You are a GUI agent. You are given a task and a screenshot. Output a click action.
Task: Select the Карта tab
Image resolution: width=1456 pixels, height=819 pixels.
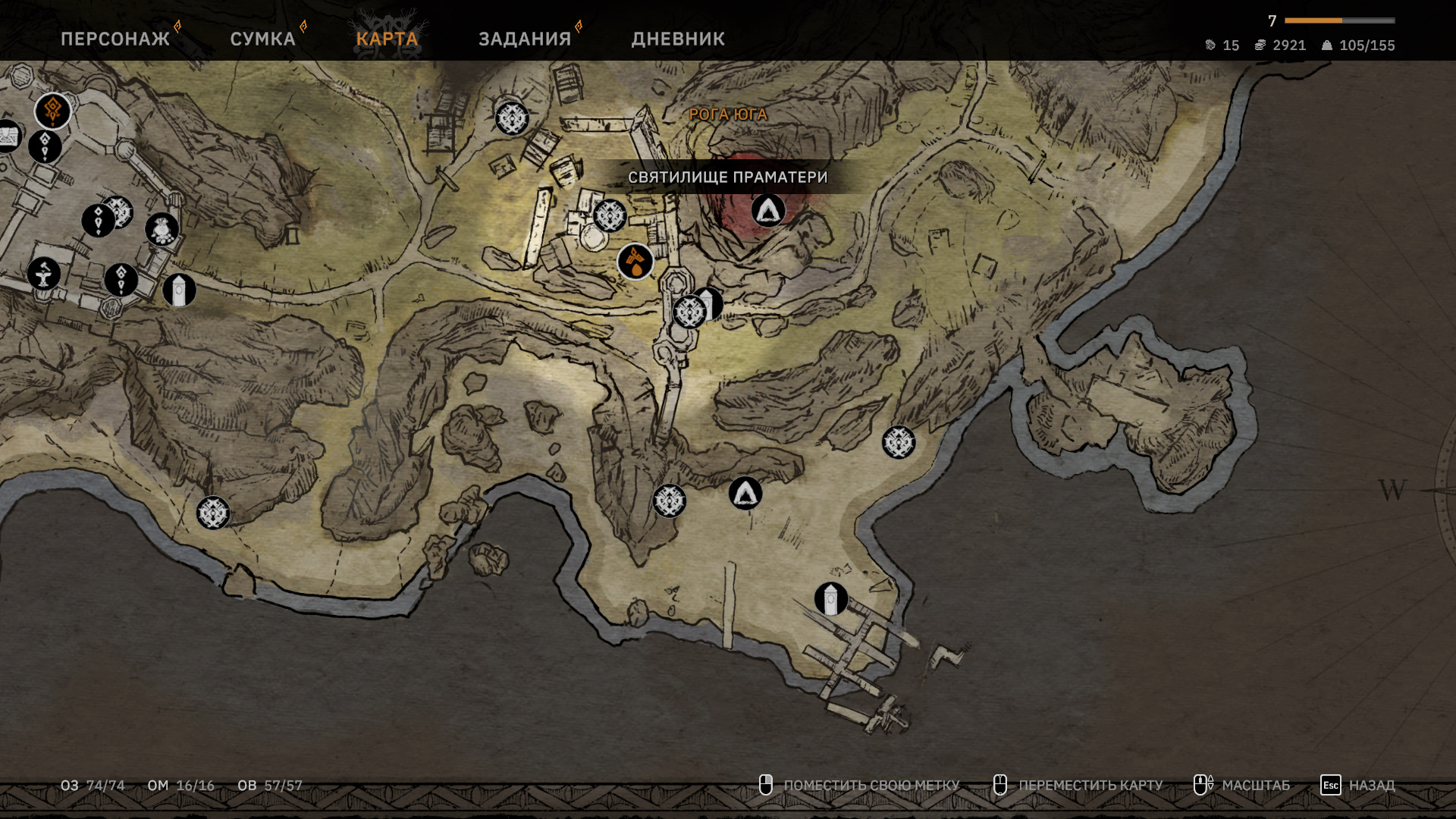[x=387, y=39]
